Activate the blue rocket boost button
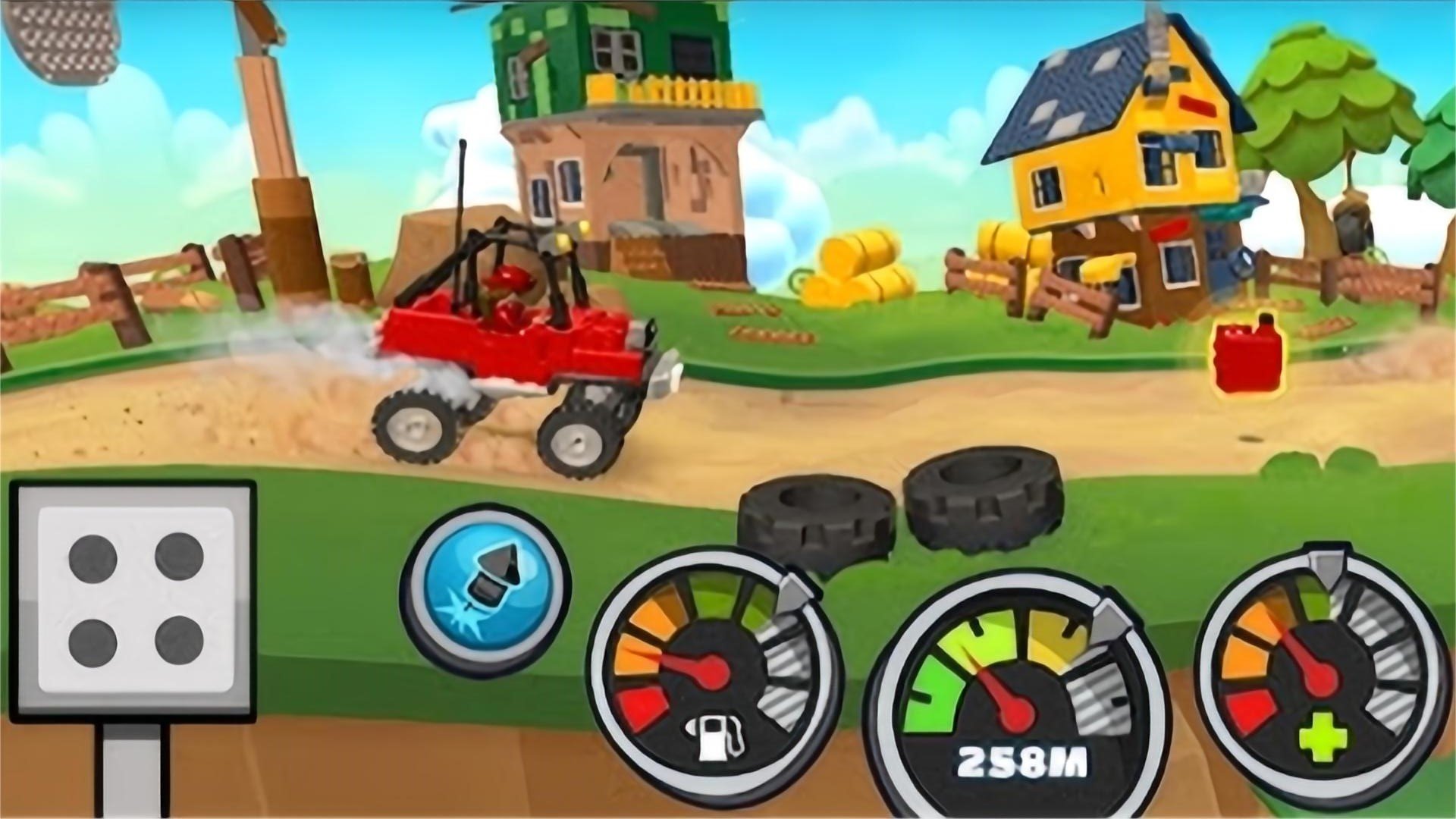The height and width of the screenshot is (819, 1456). coord(485,591)
